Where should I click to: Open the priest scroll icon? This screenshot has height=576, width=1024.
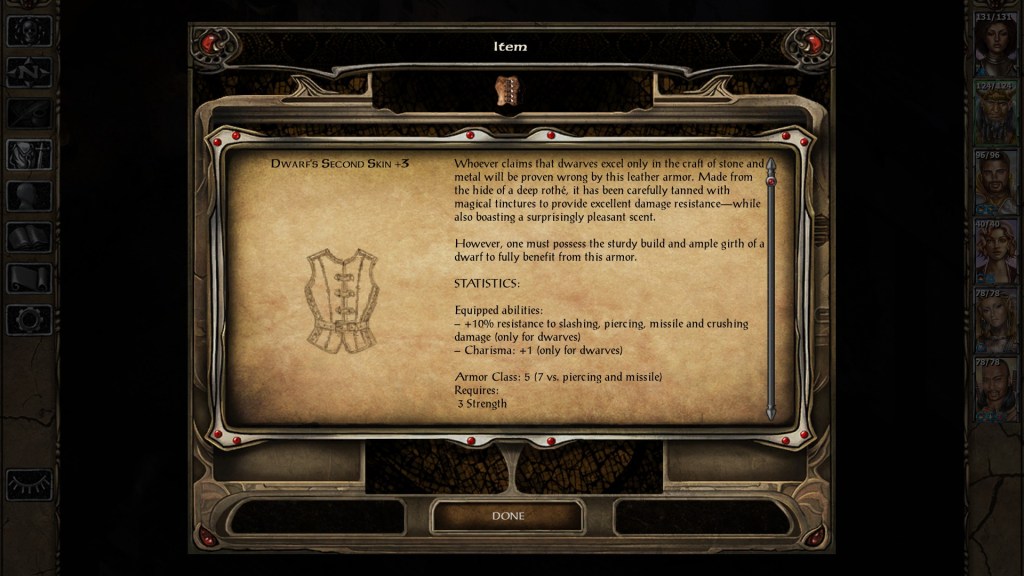(x=29, y=278)
